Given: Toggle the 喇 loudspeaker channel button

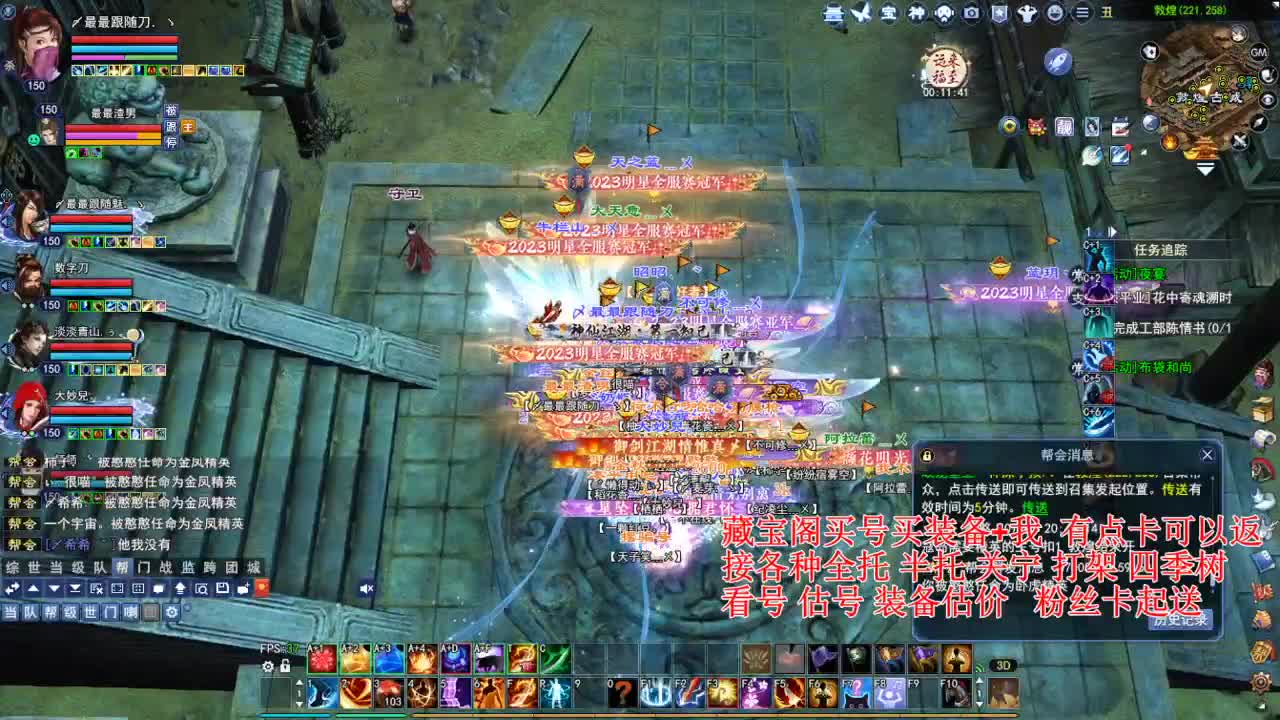Looking at the screenshot, I should 130,612.
